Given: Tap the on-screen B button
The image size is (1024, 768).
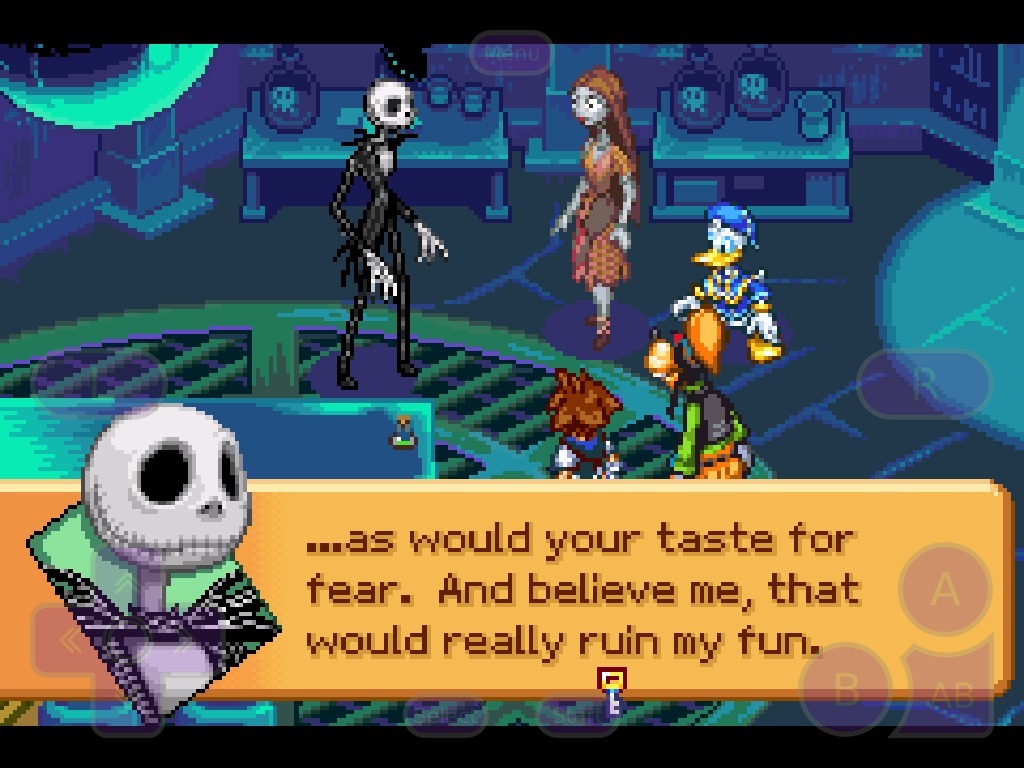Looking at the screenshot, I should 846,688.
